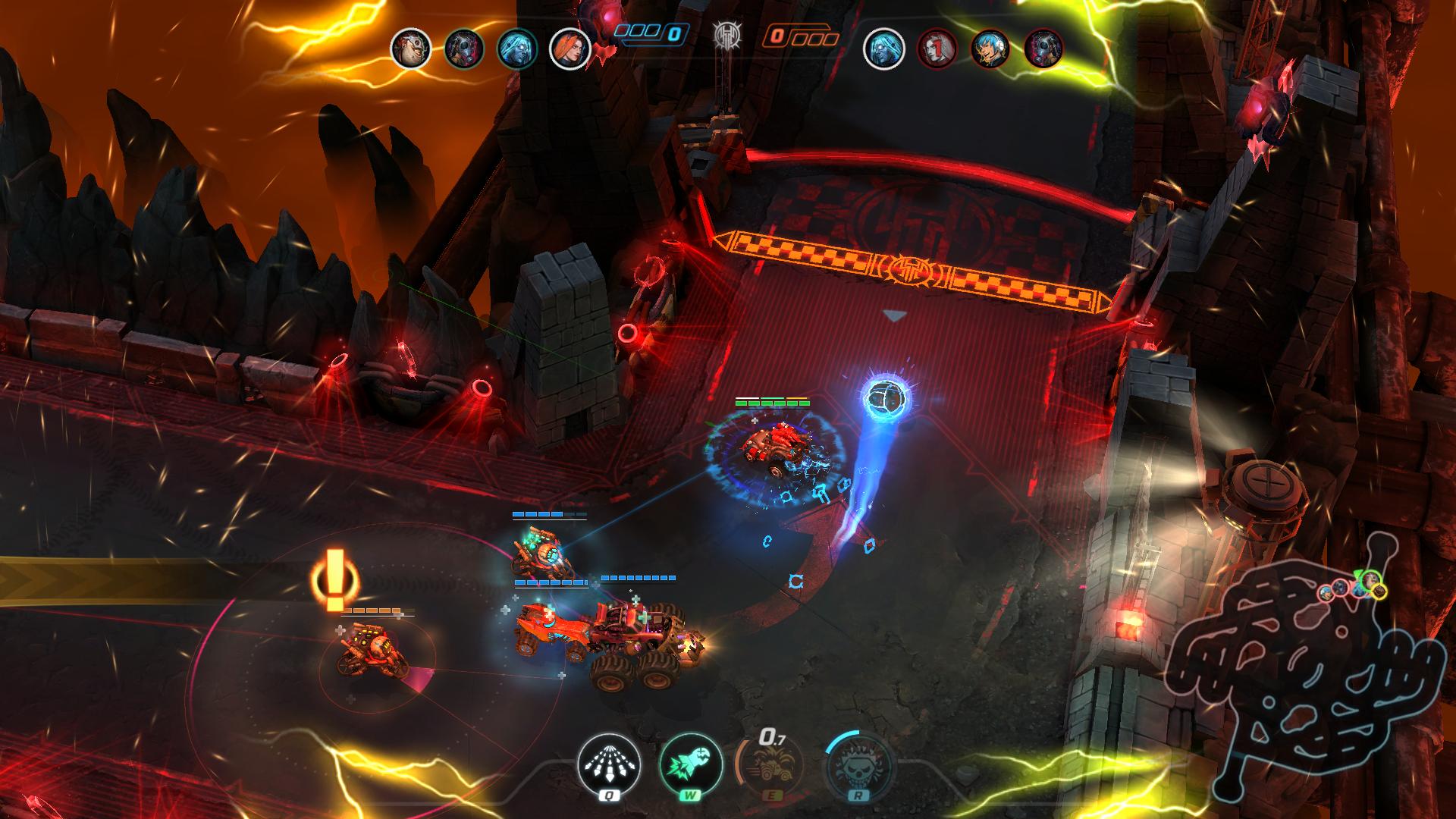
Task: Use the clown skull ultimate ability
Action: pos(855,766)
